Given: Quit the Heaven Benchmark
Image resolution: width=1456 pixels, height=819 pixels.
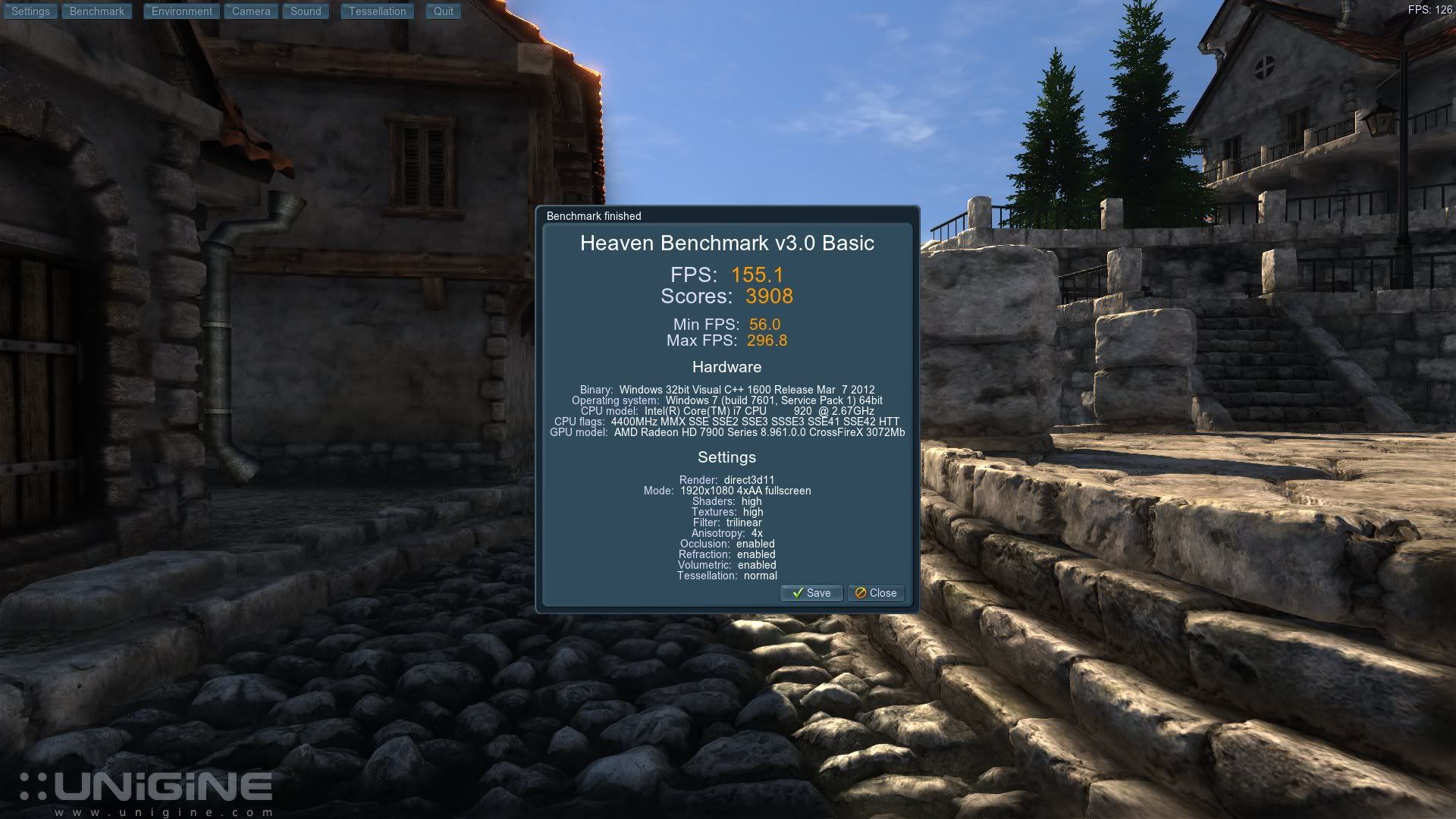Looking at the screenshot, I should [x=443, y=11].
